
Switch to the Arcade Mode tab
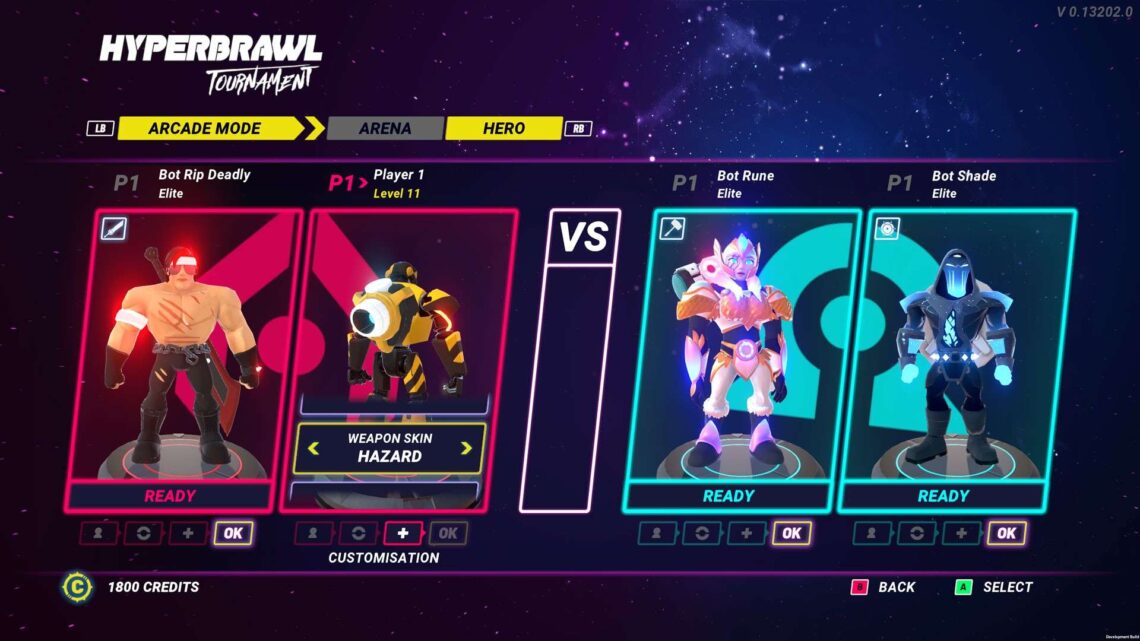click(x=205, y=128)
